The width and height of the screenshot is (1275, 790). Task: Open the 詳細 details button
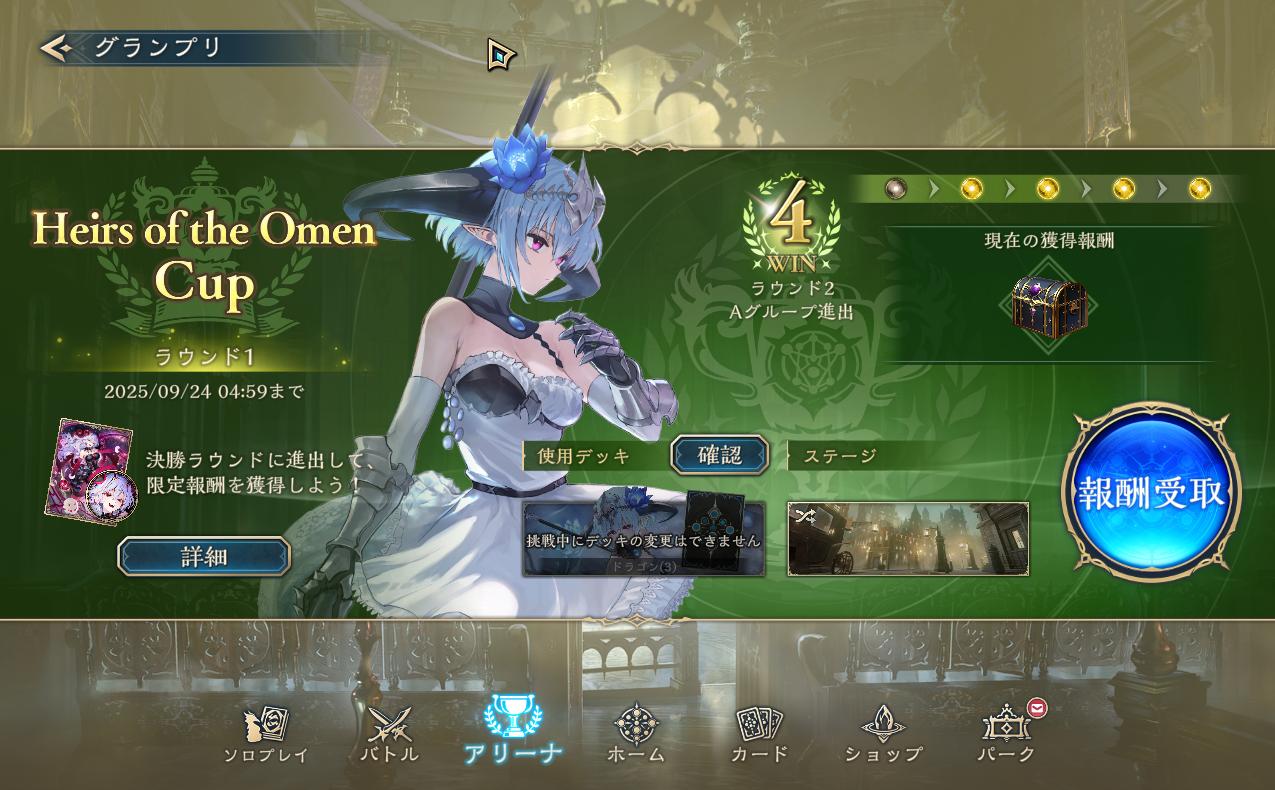[204, 557]
